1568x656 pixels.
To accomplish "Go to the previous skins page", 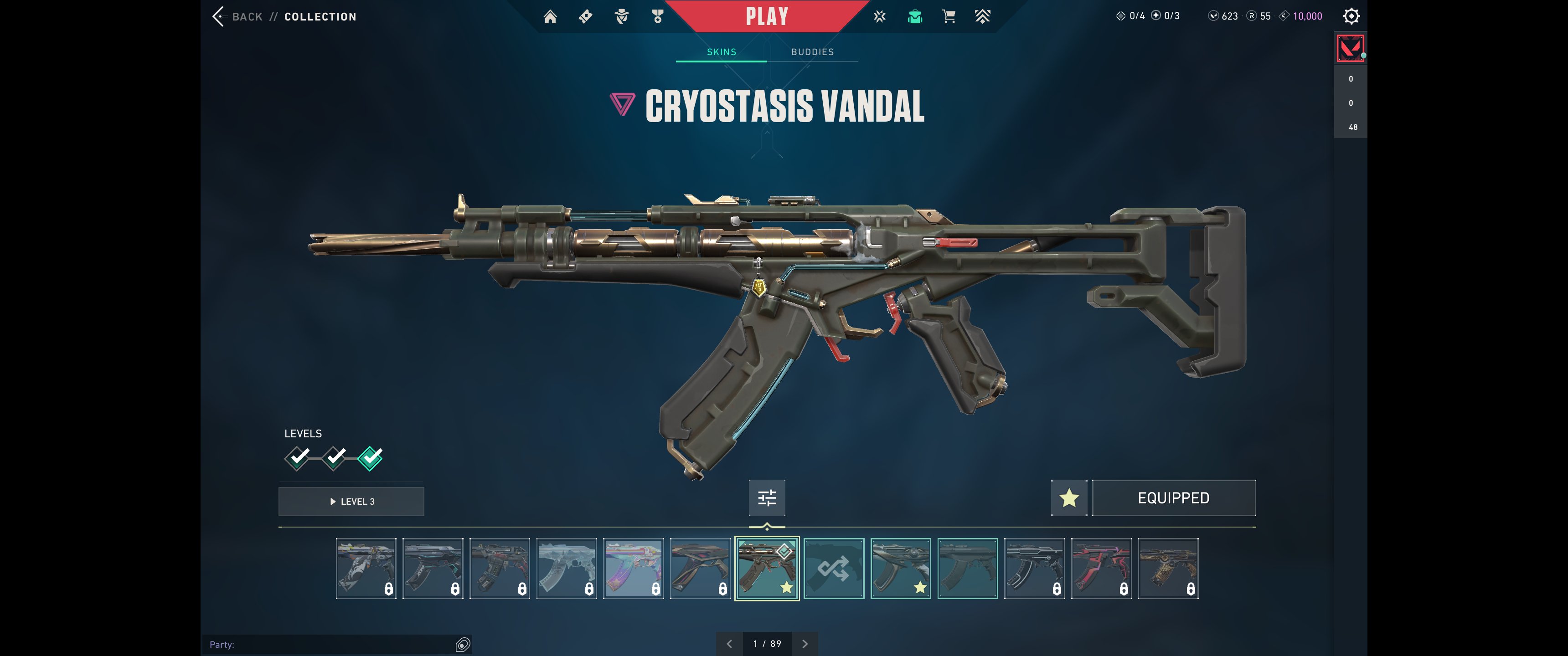I will (729, 644).
